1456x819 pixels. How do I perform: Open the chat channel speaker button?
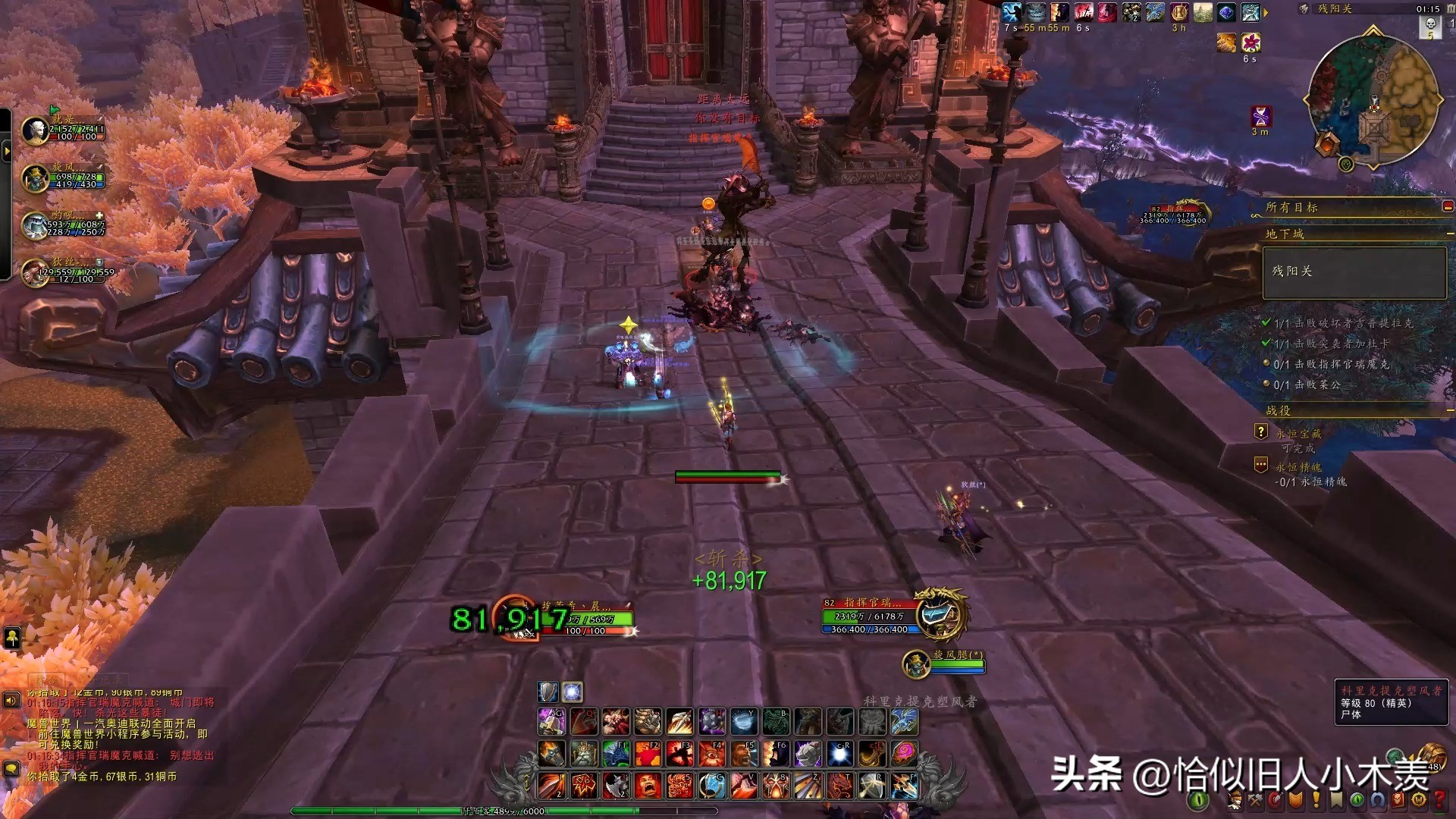11,701
